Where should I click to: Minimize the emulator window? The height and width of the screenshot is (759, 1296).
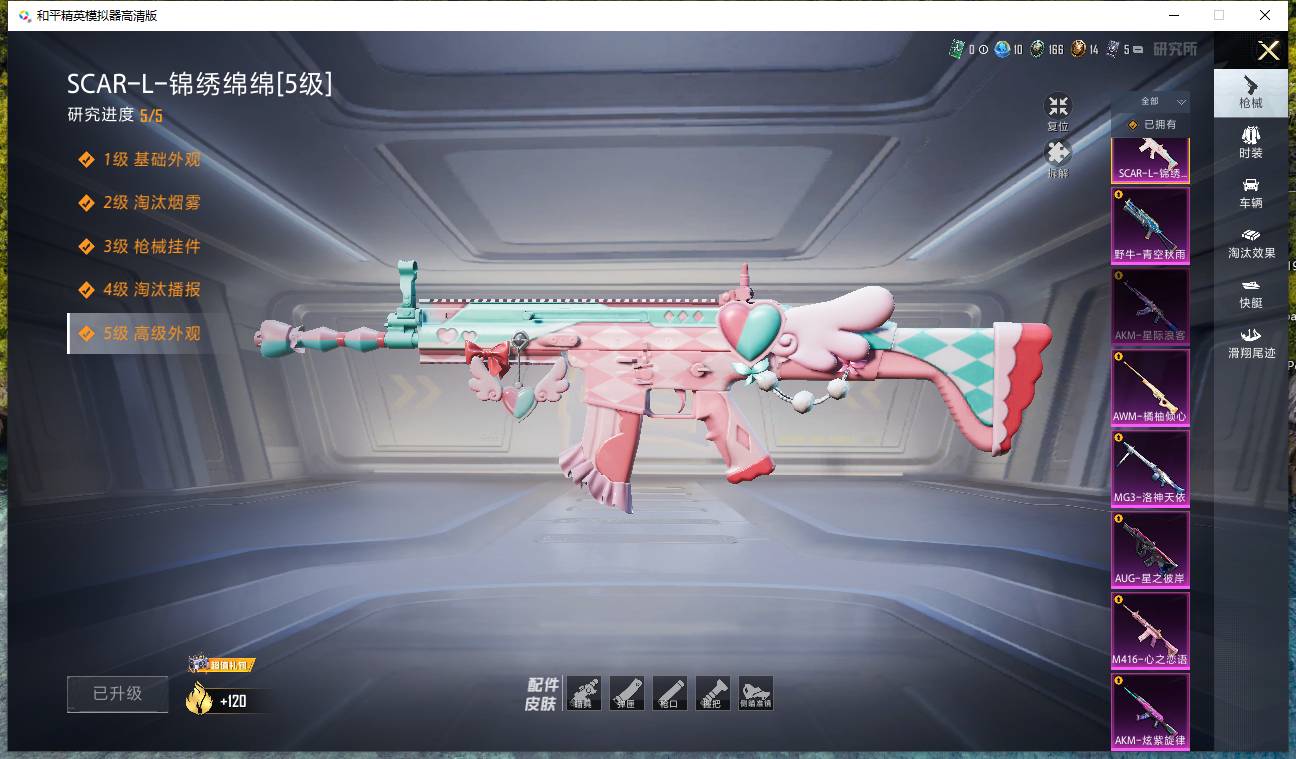[x=1171, y=15]
